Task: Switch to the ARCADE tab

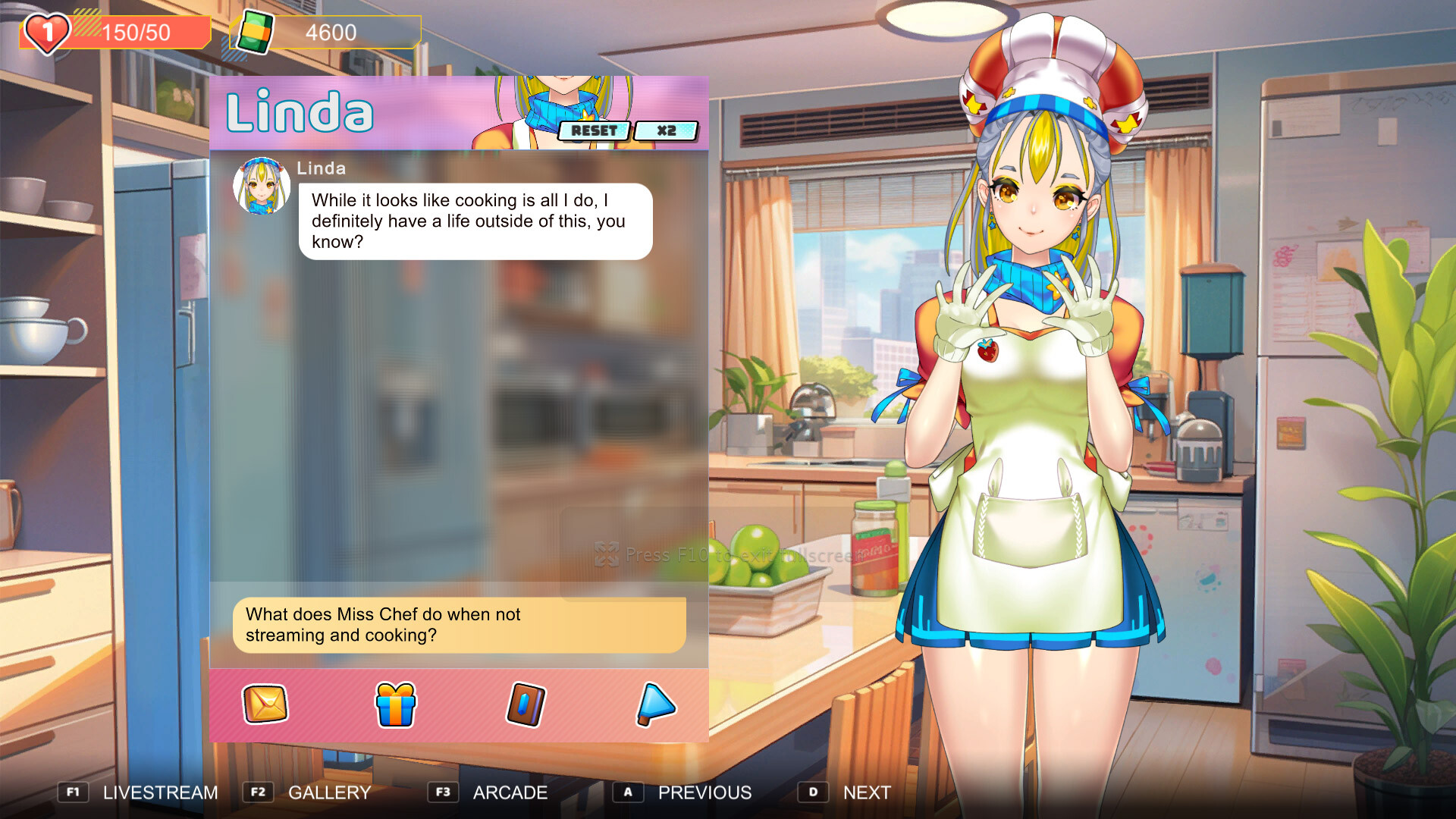Action: [x=510, y=793]
